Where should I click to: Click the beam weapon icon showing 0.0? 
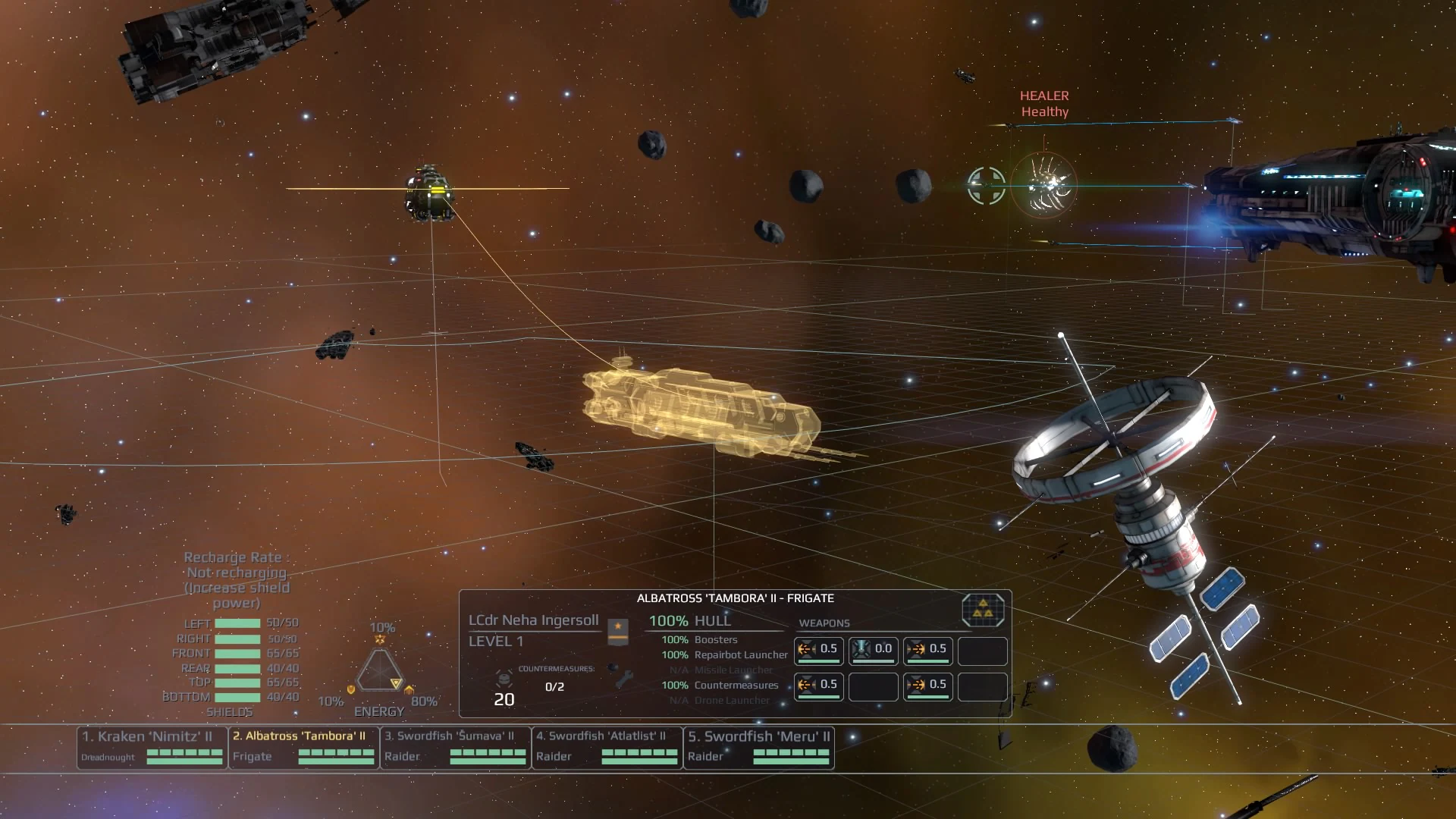[x=873, y=650]
